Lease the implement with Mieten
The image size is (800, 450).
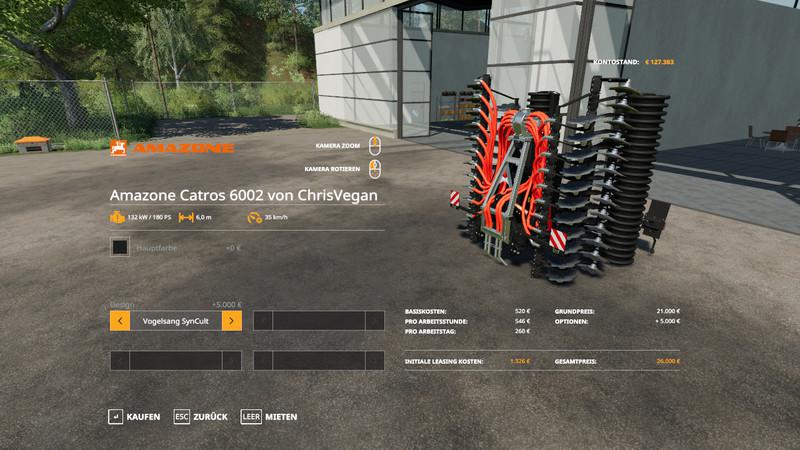point(270,416)
